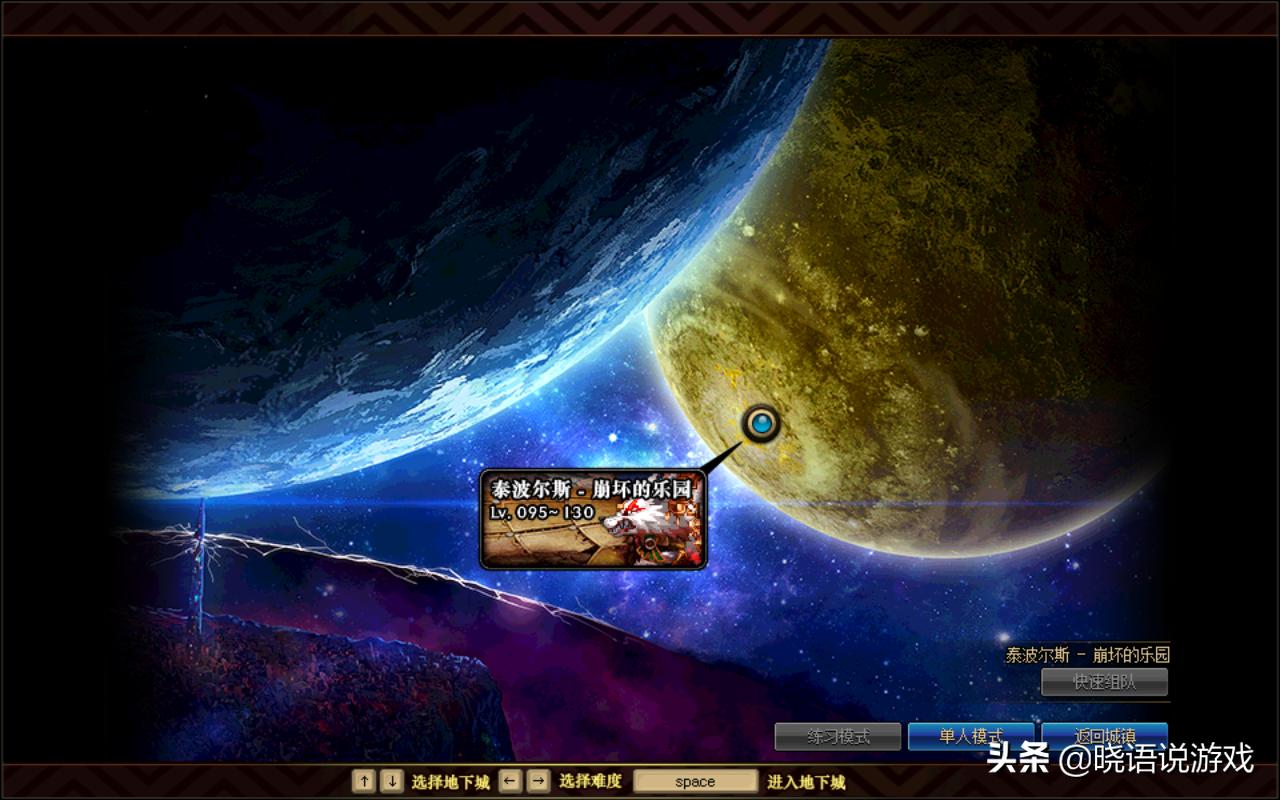Viewport: 1280px width, 800px height.
Task: Click the 选择难度 (Select Difficulty) label
Action: [x=592, y=781]
